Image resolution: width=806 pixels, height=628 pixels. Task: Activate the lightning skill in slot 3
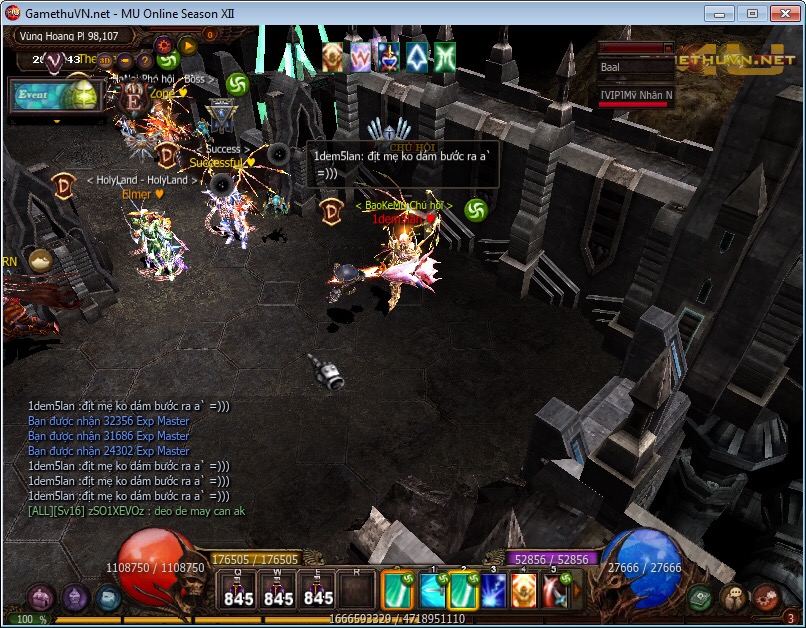495,590
